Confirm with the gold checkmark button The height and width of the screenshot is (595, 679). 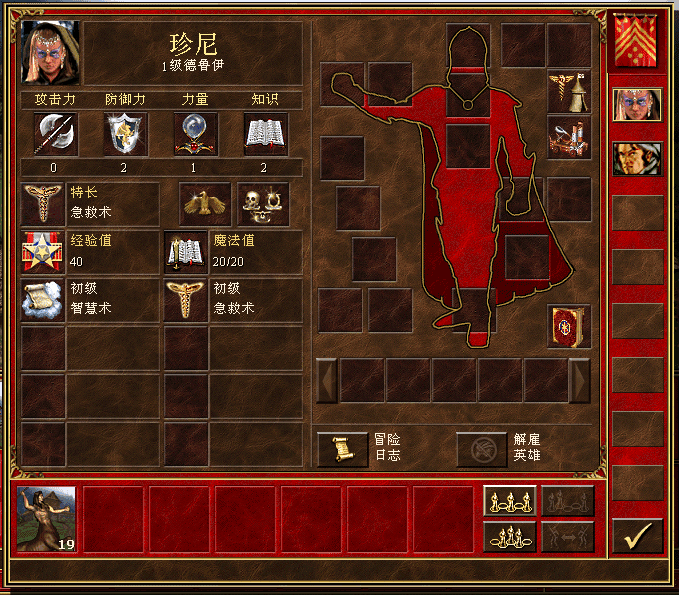tap(637, 535)
